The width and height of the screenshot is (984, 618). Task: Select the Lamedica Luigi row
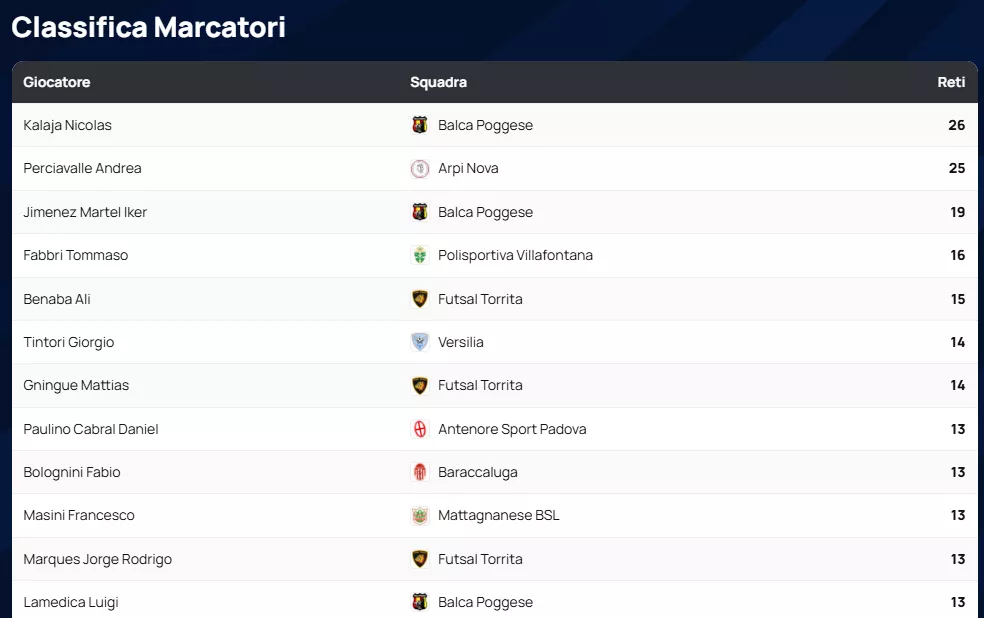pyautogui.click(x=71, y=602)
